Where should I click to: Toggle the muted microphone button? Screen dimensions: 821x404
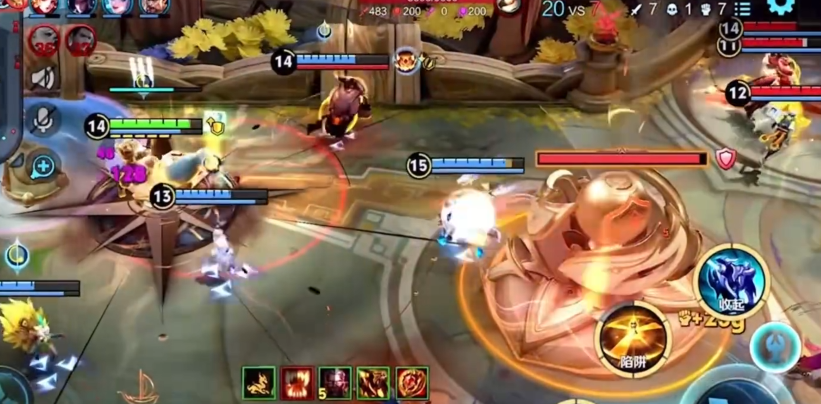pos(43,120)
